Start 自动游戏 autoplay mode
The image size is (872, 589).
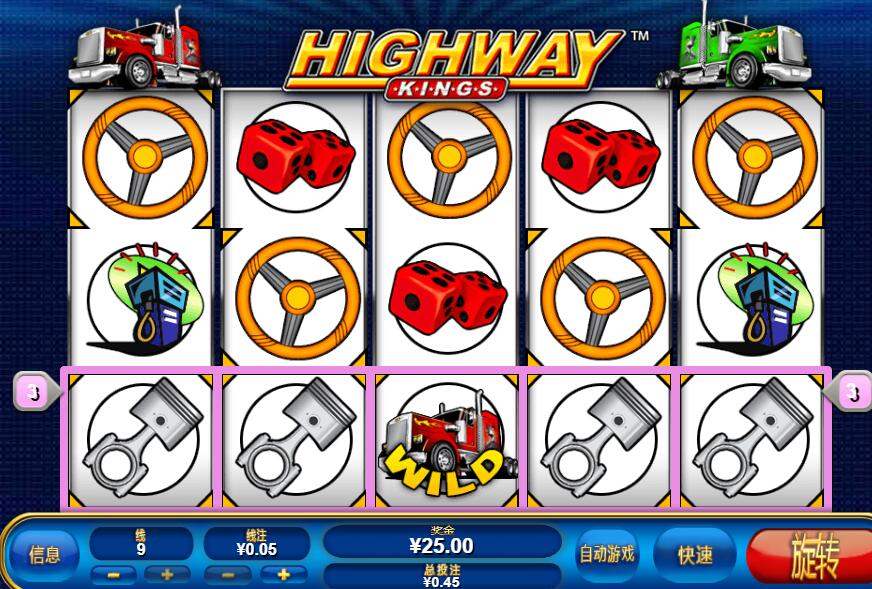point(607,554)
